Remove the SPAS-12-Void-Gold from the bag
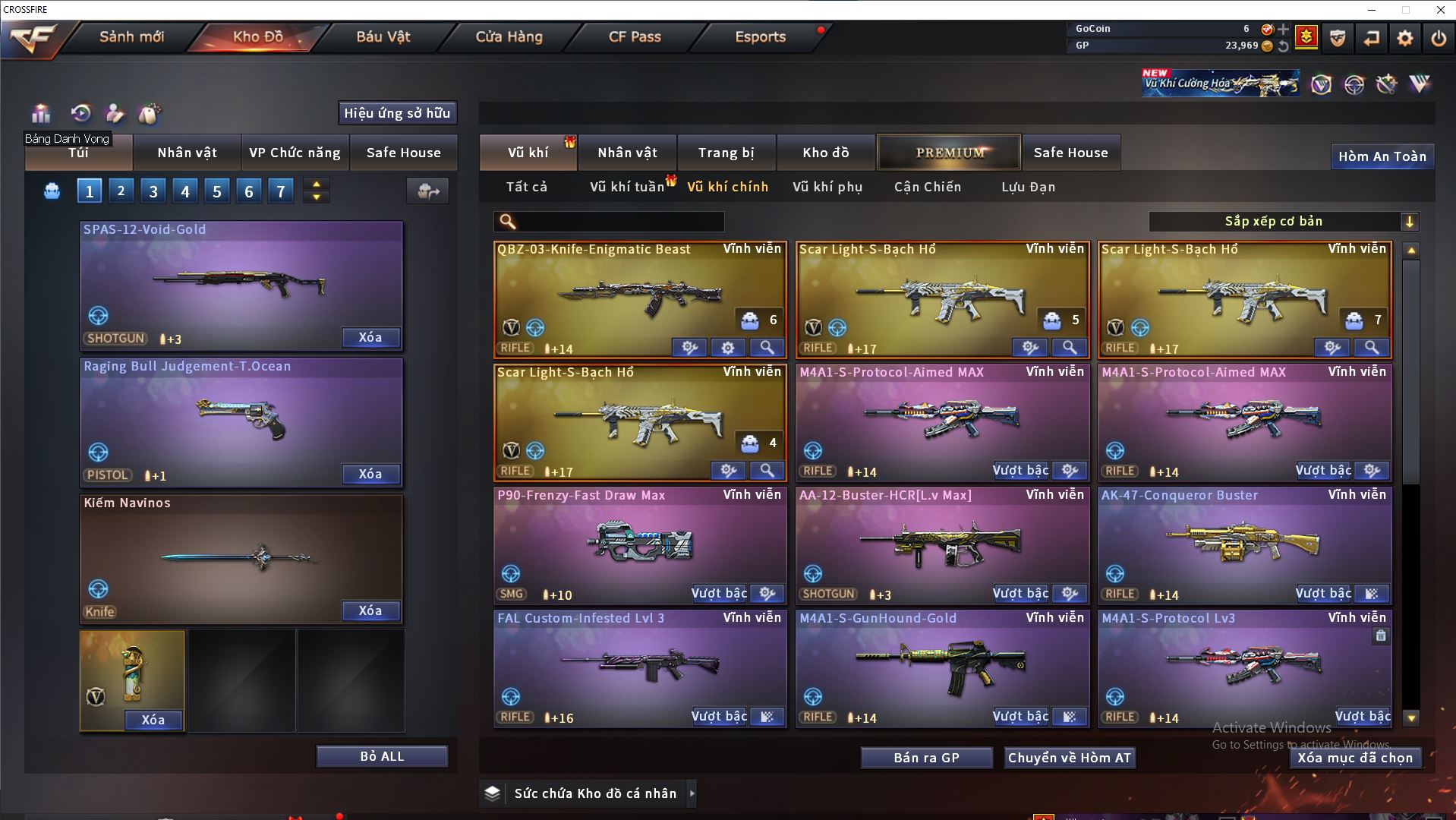This screenshot has height=820, width=1456. tap(370, 337)
